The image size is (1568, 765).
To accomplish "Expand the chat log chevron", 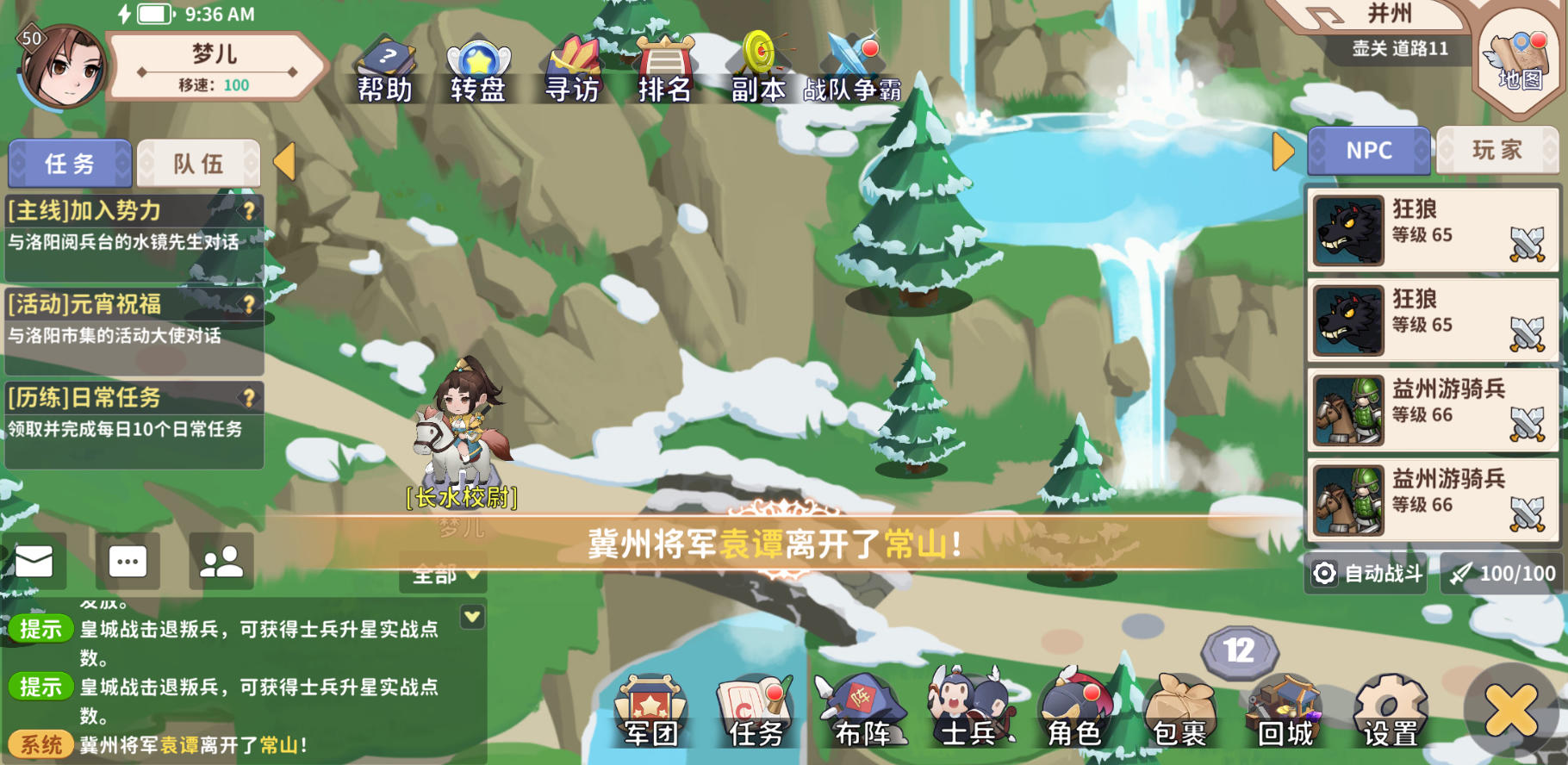I will point(470,617).
